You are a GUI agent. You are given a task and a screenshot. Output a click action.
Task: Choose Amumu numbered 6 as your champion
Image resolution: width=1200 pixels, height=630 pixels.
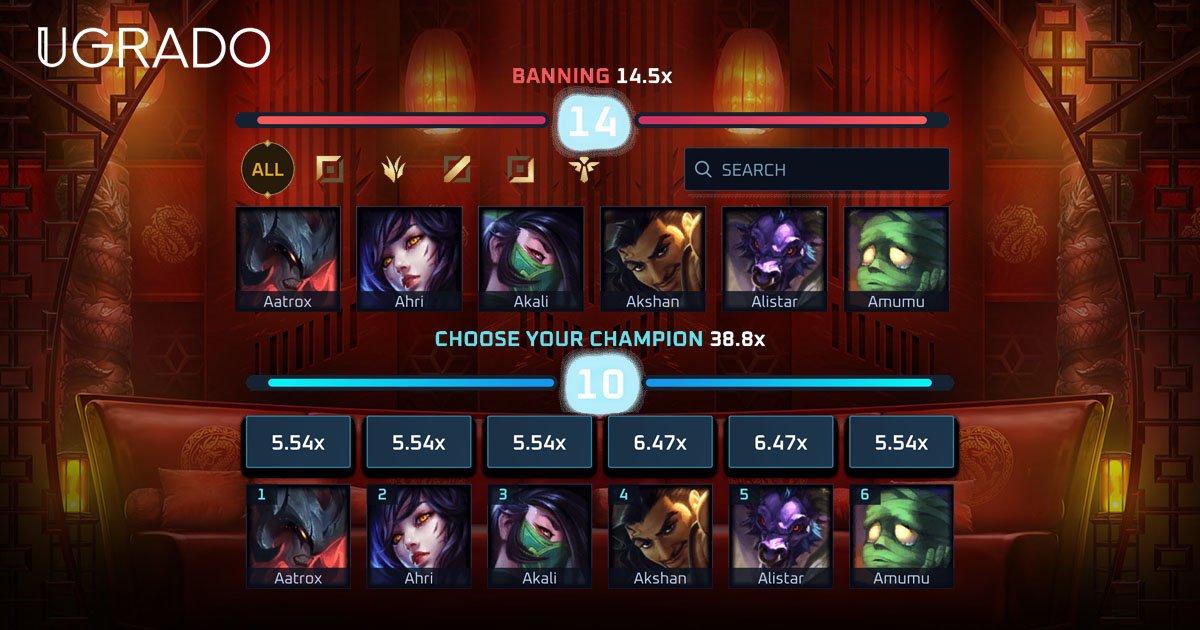click(901, 535)
